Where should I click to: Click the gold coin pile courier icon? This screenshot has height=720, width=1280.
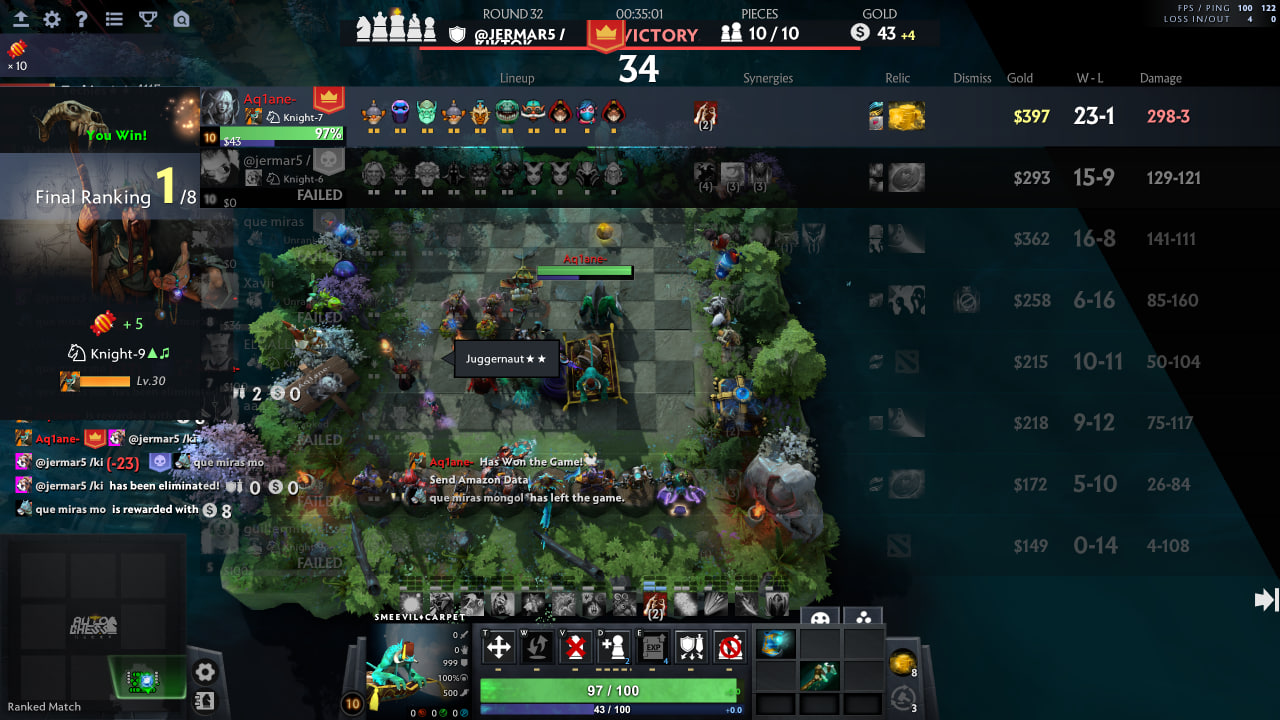[x=902, y=662]
